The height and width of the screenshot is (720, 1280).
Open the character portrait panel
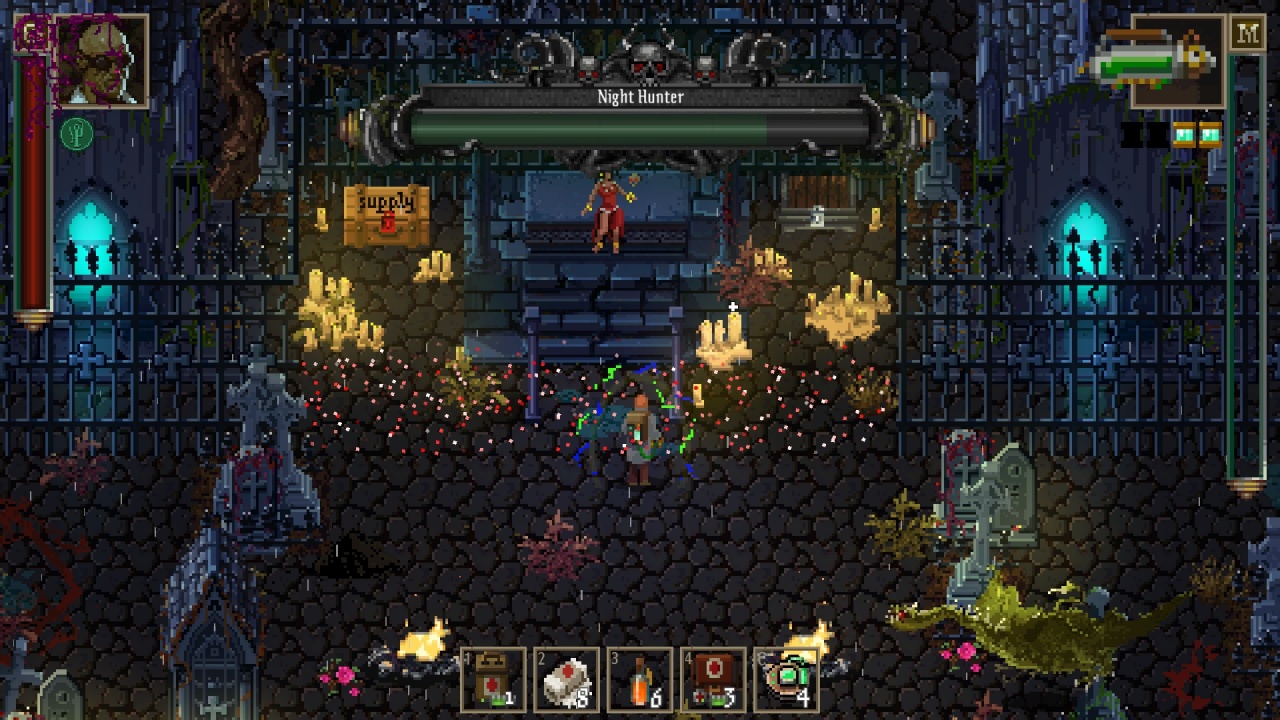tap(103, 60)
